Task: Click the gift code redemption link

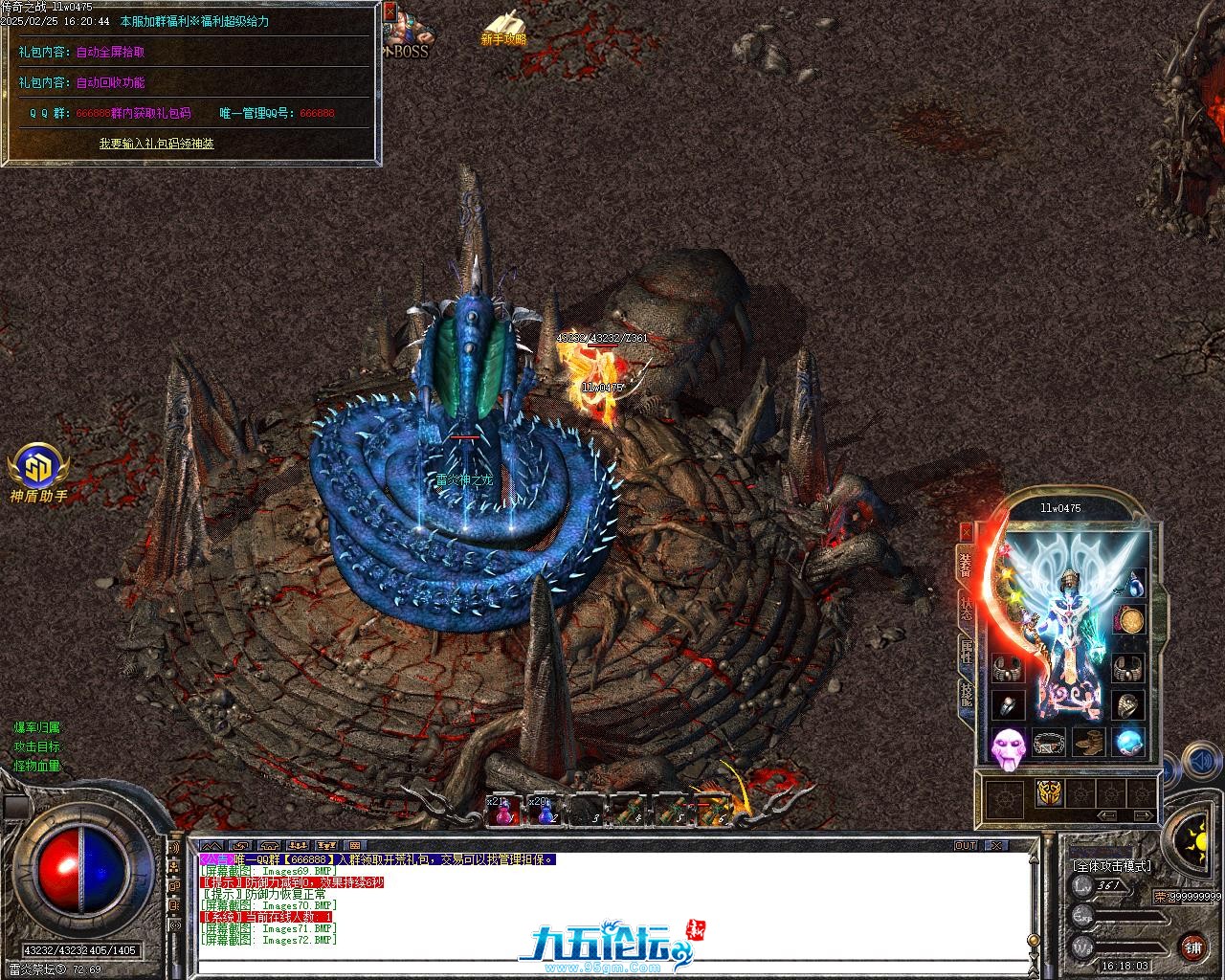Action: [x=156, y=144]
